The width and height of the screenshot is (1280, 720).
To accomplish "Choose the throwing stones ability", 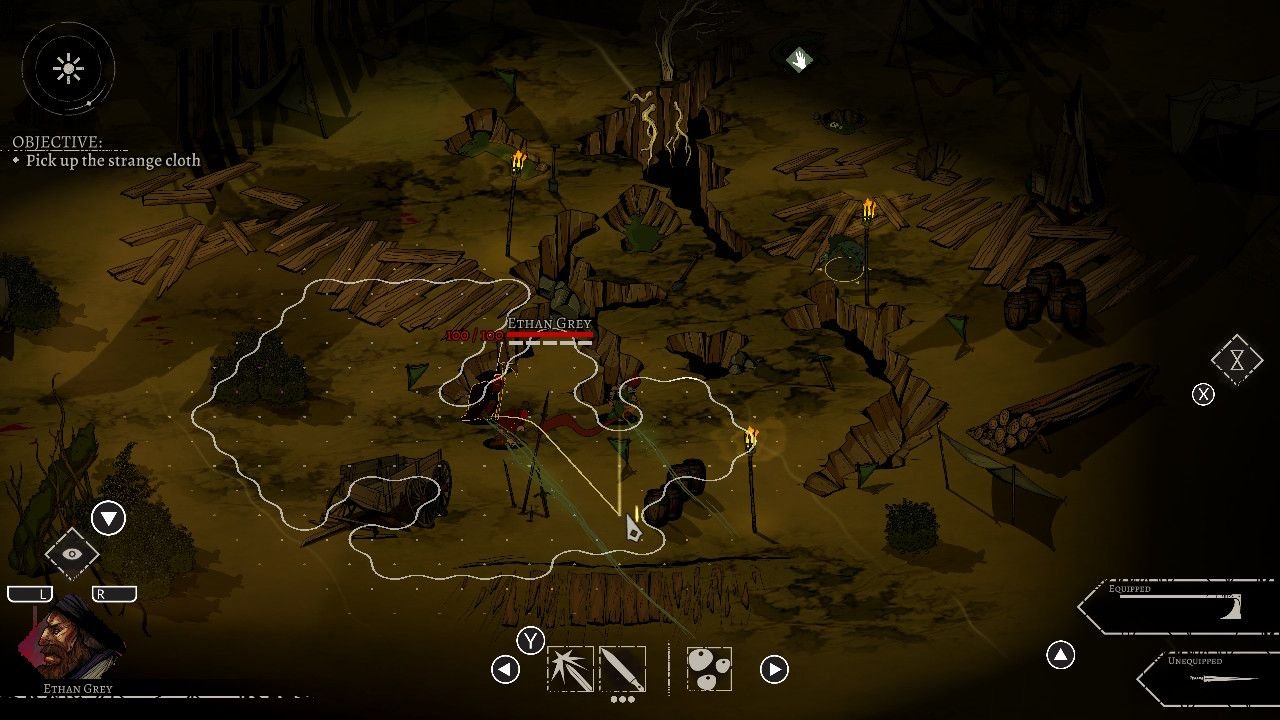I will click(x=709, y=669).
